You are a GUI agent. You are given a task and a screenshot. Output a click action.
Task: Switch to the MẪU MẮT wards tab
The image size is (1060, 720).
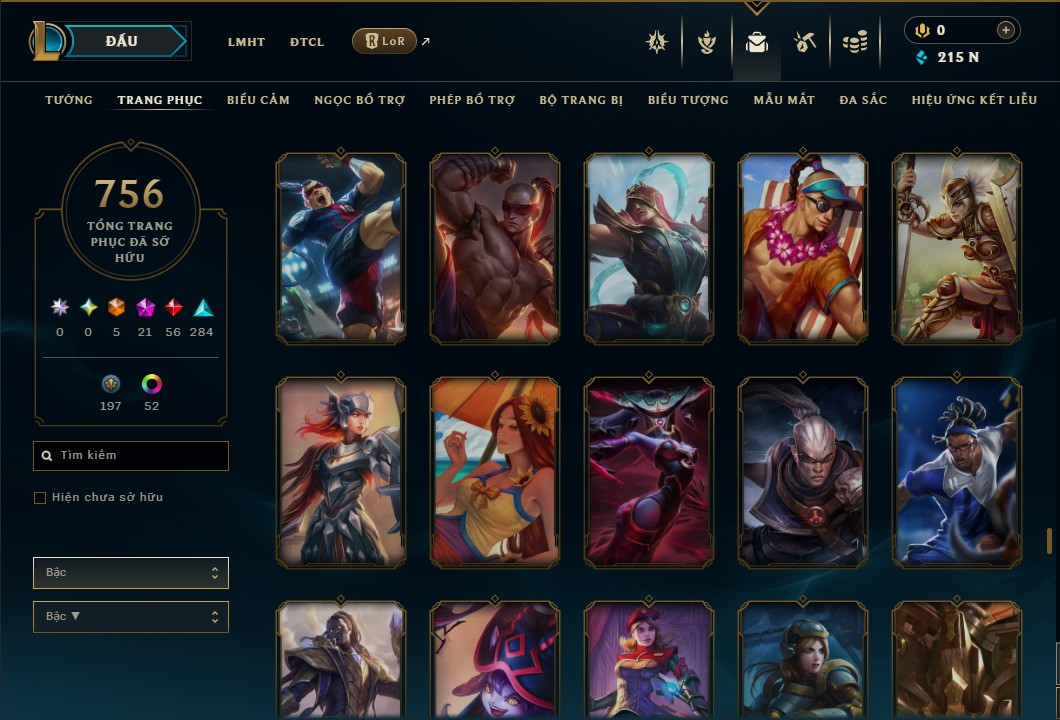(784, 100)
